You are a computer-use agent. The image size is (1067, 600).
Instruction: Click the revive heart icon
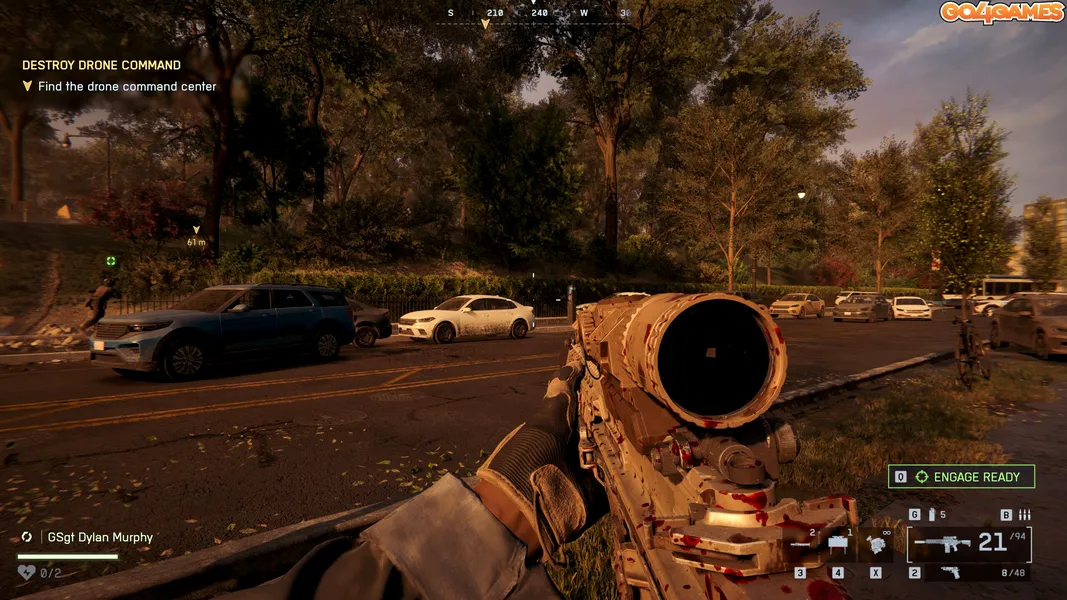(26, 572)
